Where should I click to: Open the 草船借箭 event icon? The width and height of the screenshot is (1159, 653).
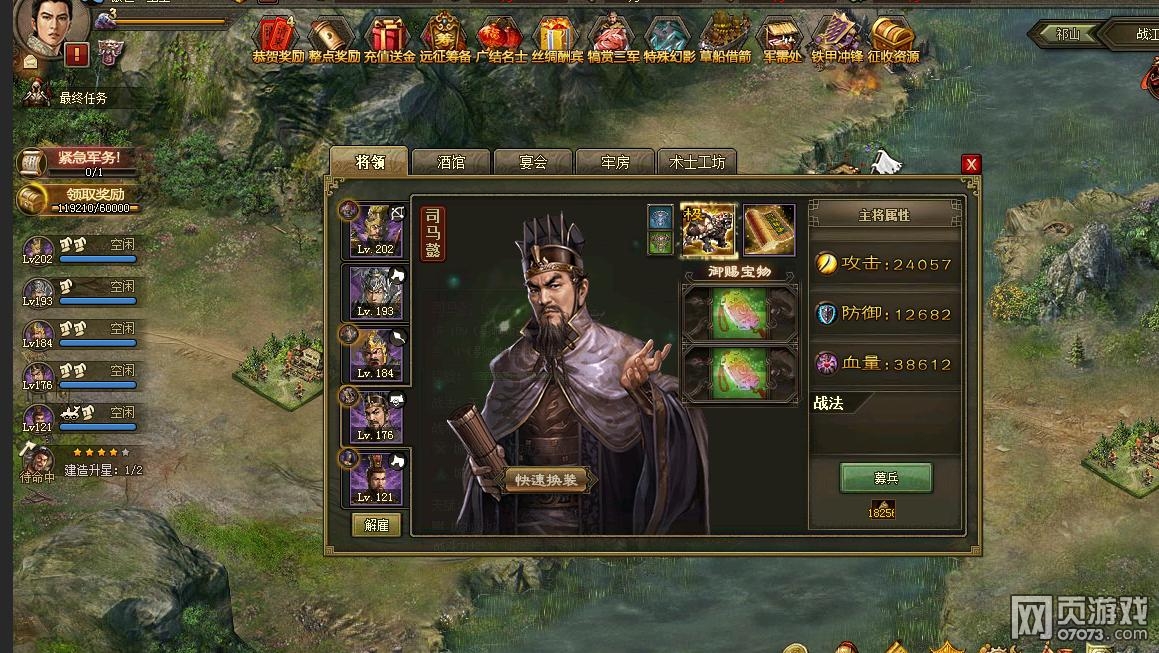[x=724, y=39]
